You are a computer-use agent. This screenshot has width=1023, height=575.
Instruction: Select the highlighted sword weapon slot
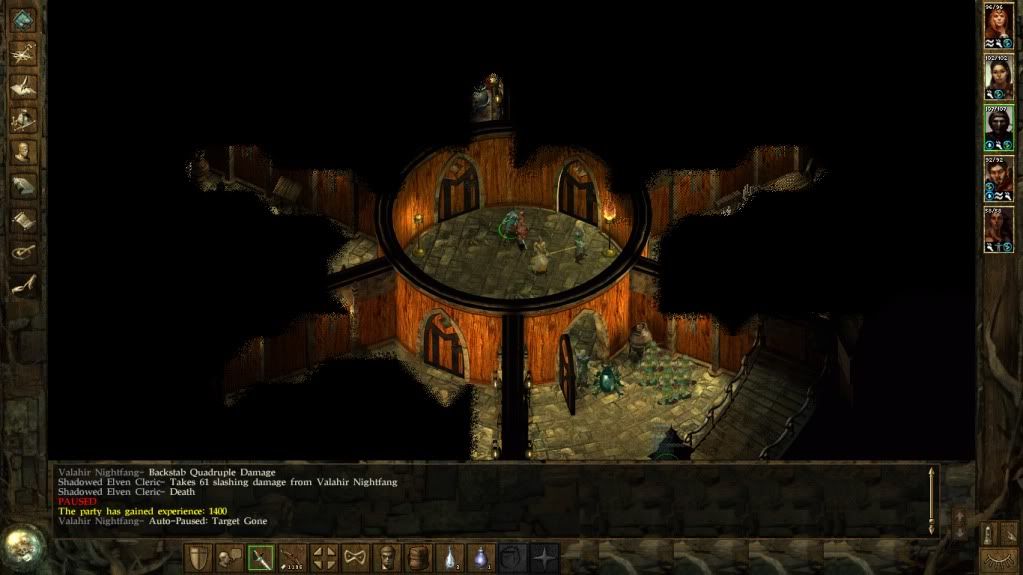pyautogui.click(x=261, y=558)
